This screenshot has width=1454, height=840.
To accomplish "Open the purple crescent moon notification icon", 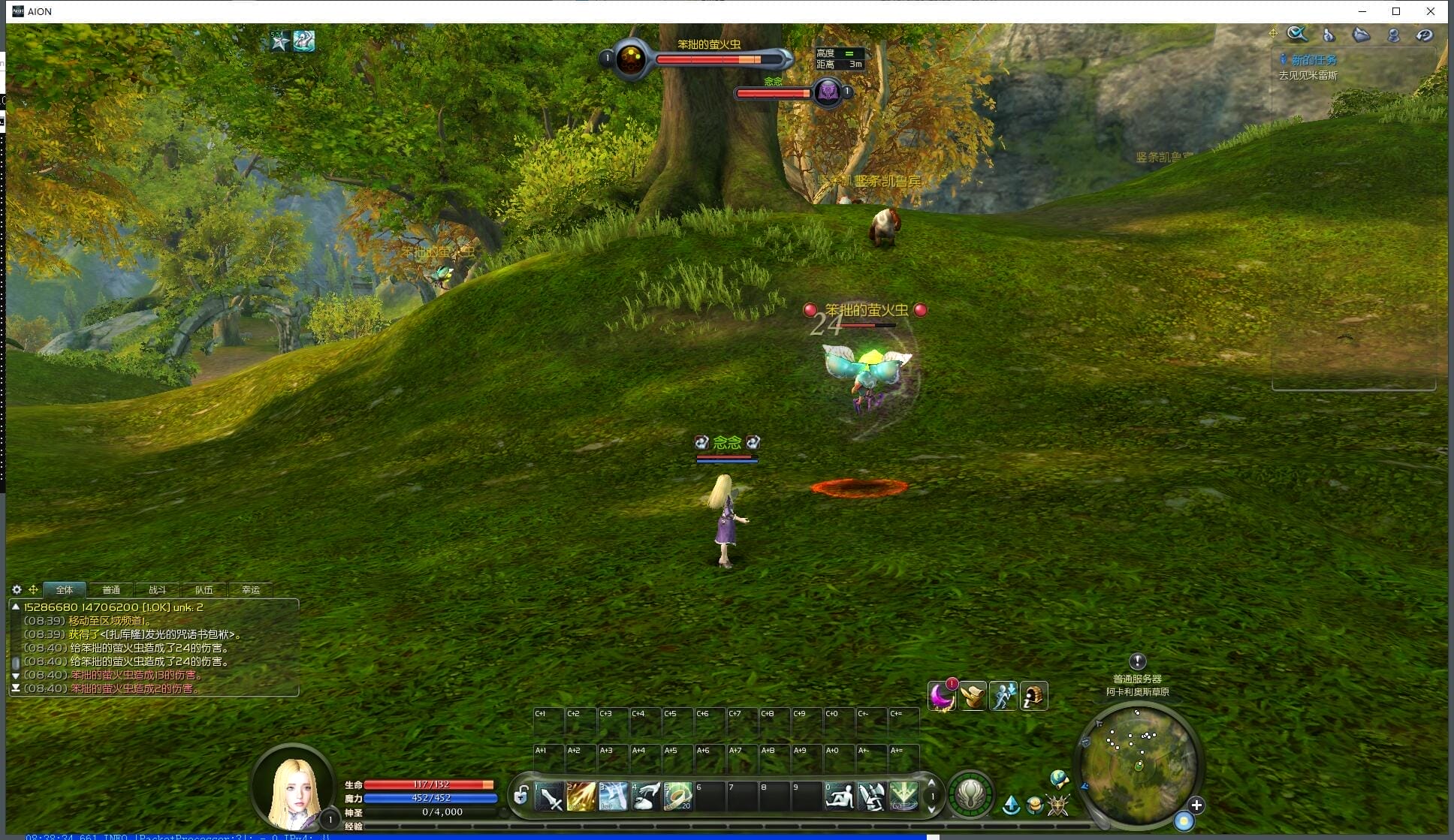I will [x=941, y=697].
